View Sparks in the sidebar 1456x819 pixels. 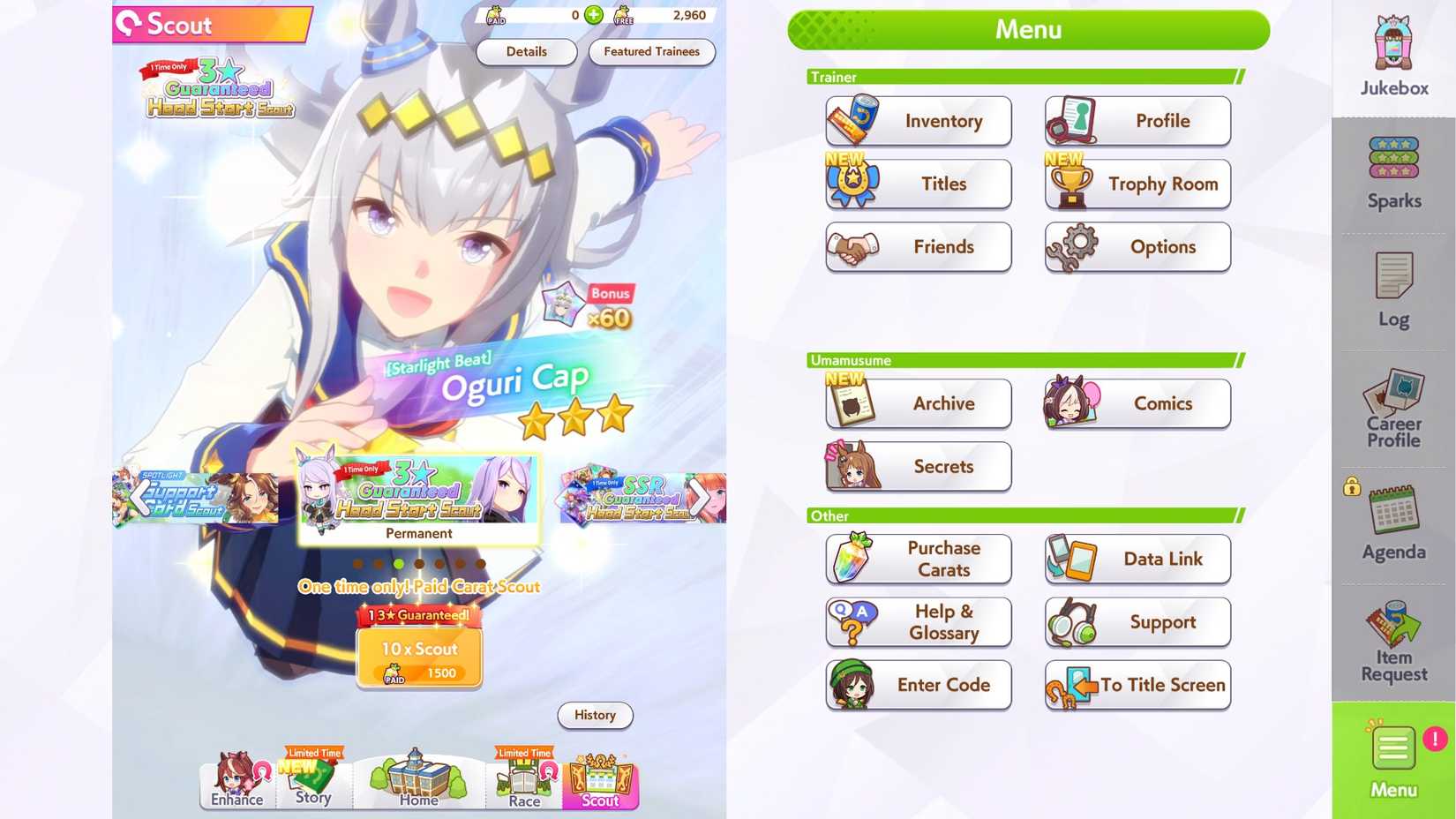coord(1392,172)
